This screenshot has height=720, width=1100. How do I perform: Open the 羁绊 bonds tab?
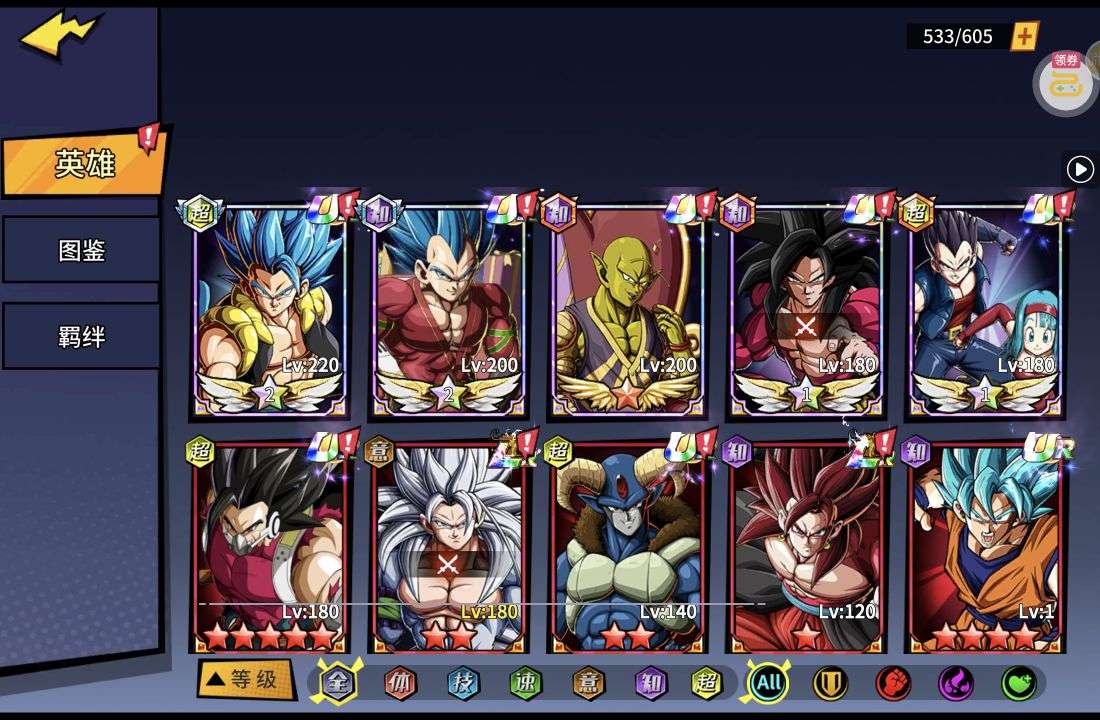point(82,336)
